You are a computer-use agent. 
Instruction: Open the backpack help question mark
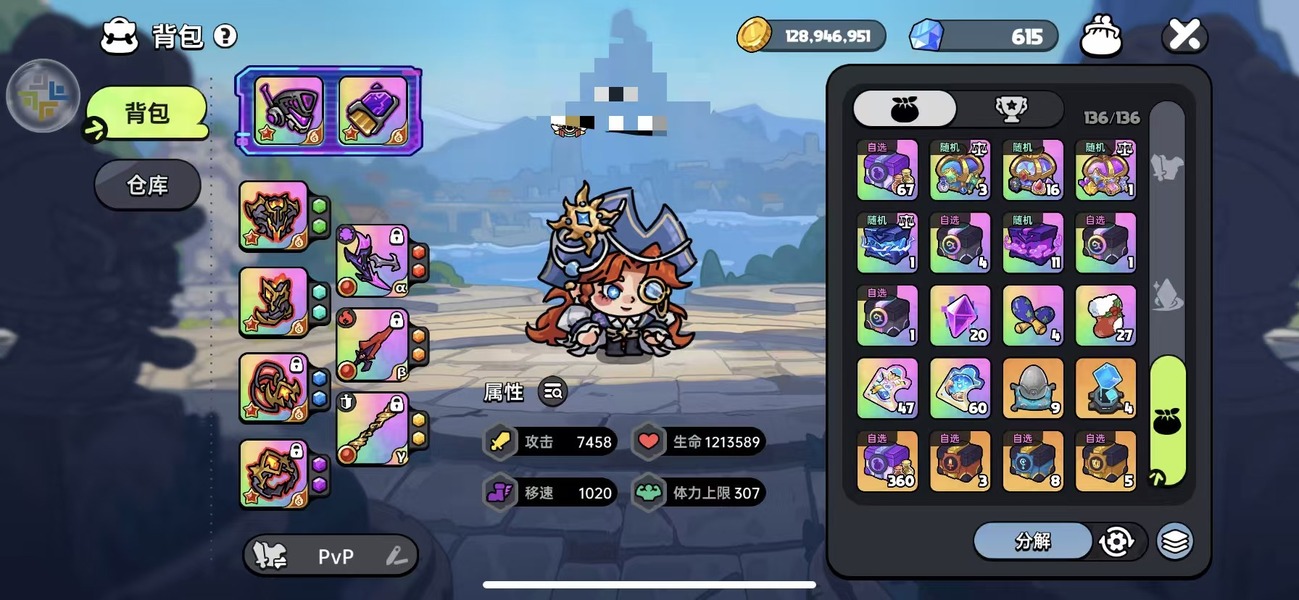(226, 37)
